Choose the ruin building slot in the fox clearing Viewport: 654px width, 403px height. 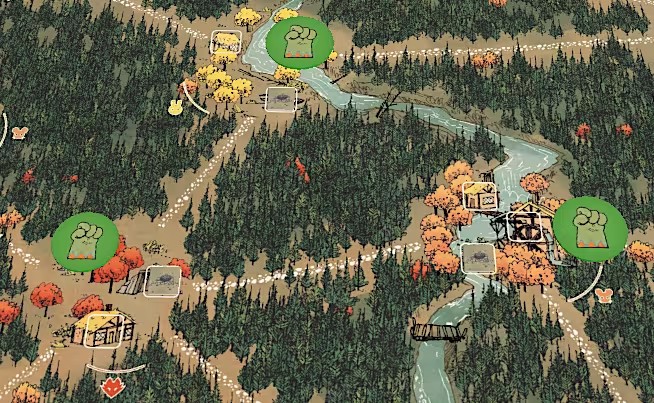click(160, 281)
